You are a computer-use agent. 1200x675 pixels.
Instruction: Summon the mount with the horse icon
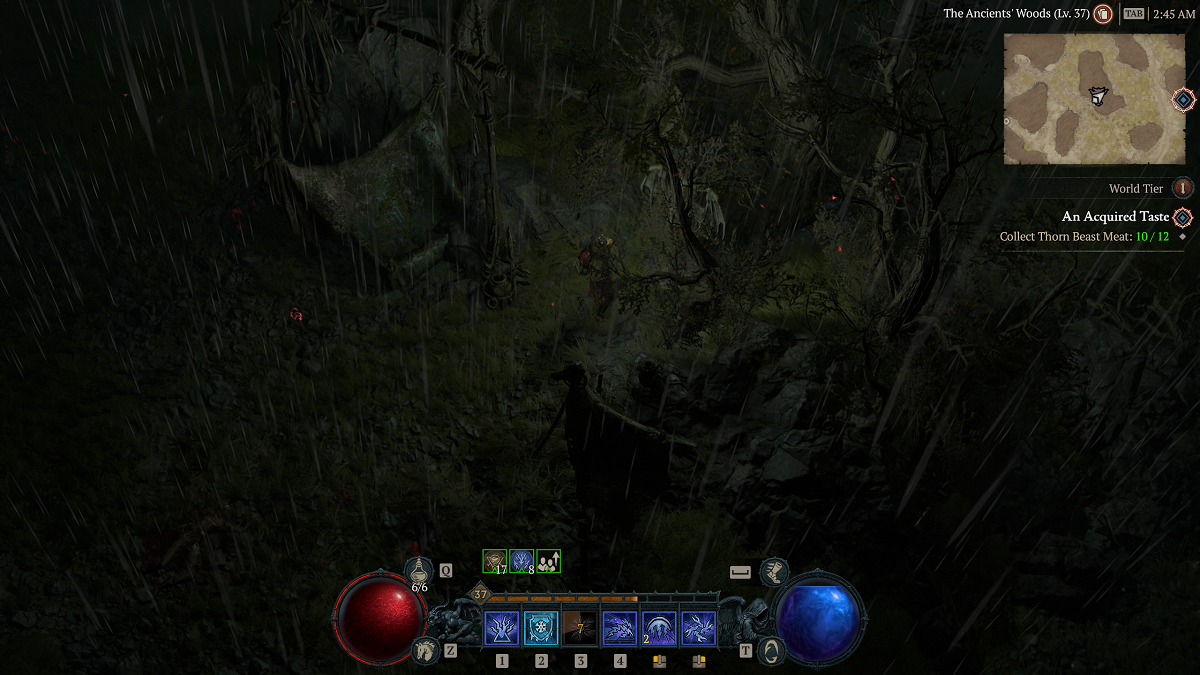point(425,650)
